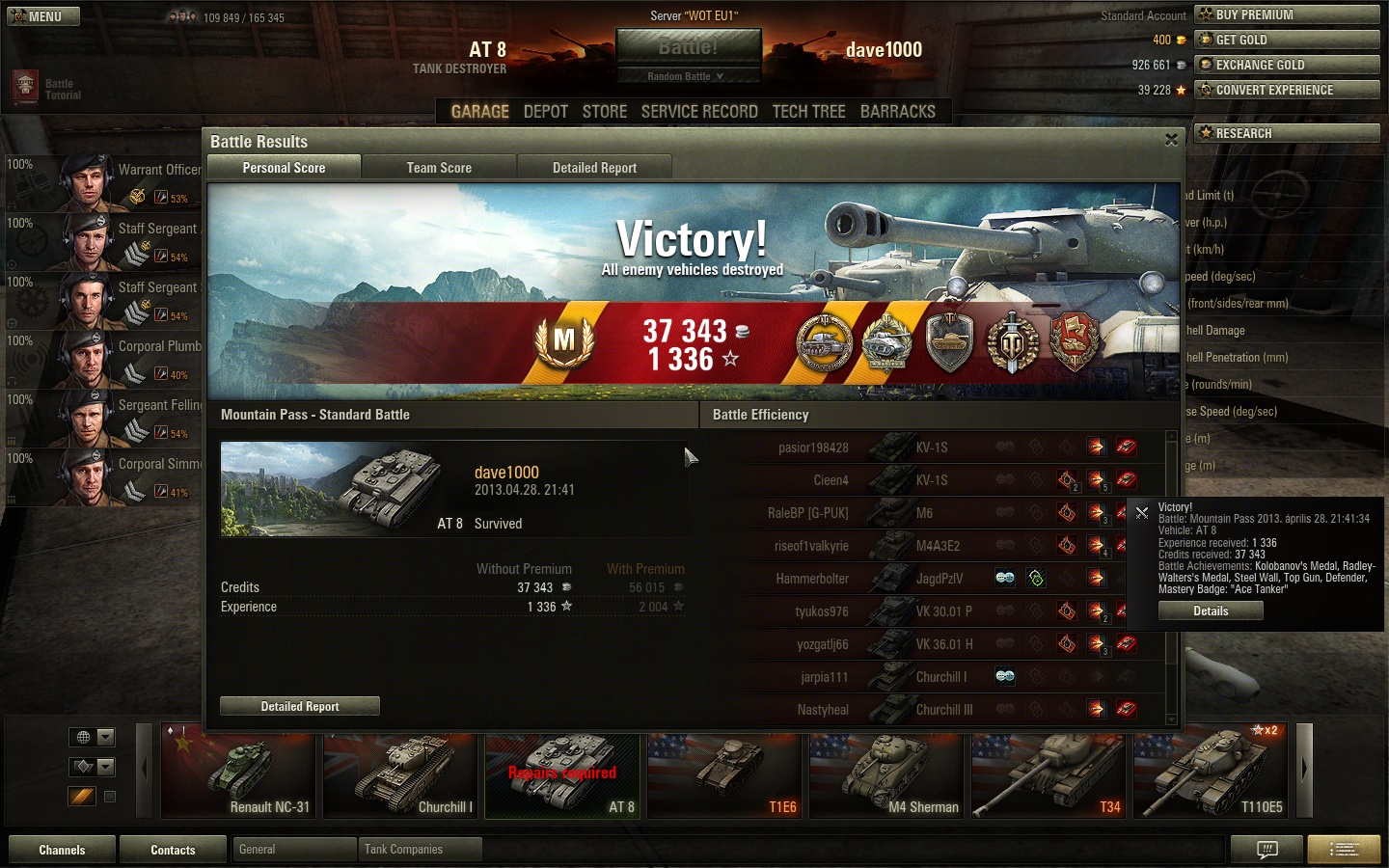The width and height of the screenshot is (1389, 868).
Task: Click the BUY PREMIUM button
Action: [1287, 14]
